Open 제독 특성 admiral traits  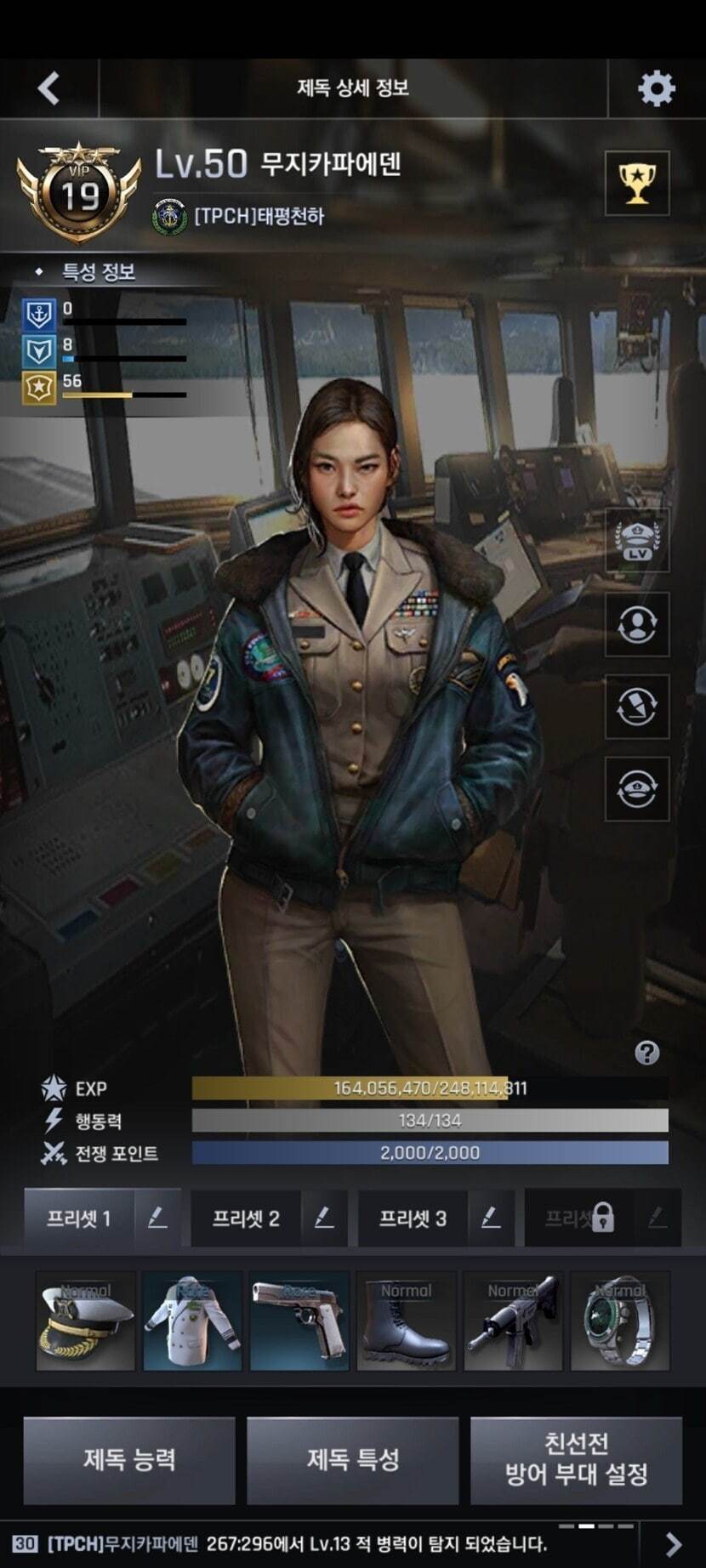[353, 1460]
